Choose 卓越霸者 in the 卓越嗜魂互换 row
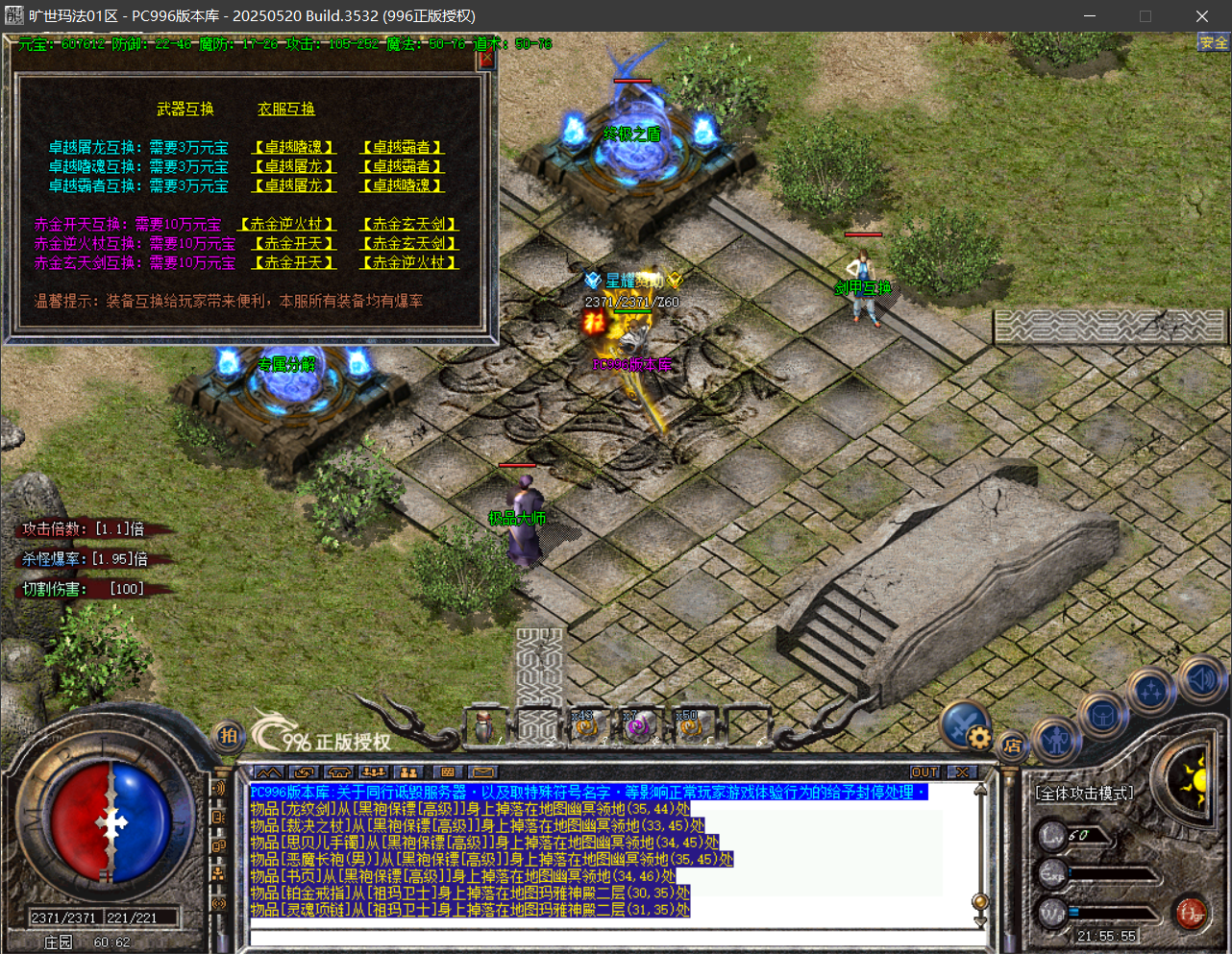The height and width of the screenshot is (954, 1232). (x=402, y=166)
